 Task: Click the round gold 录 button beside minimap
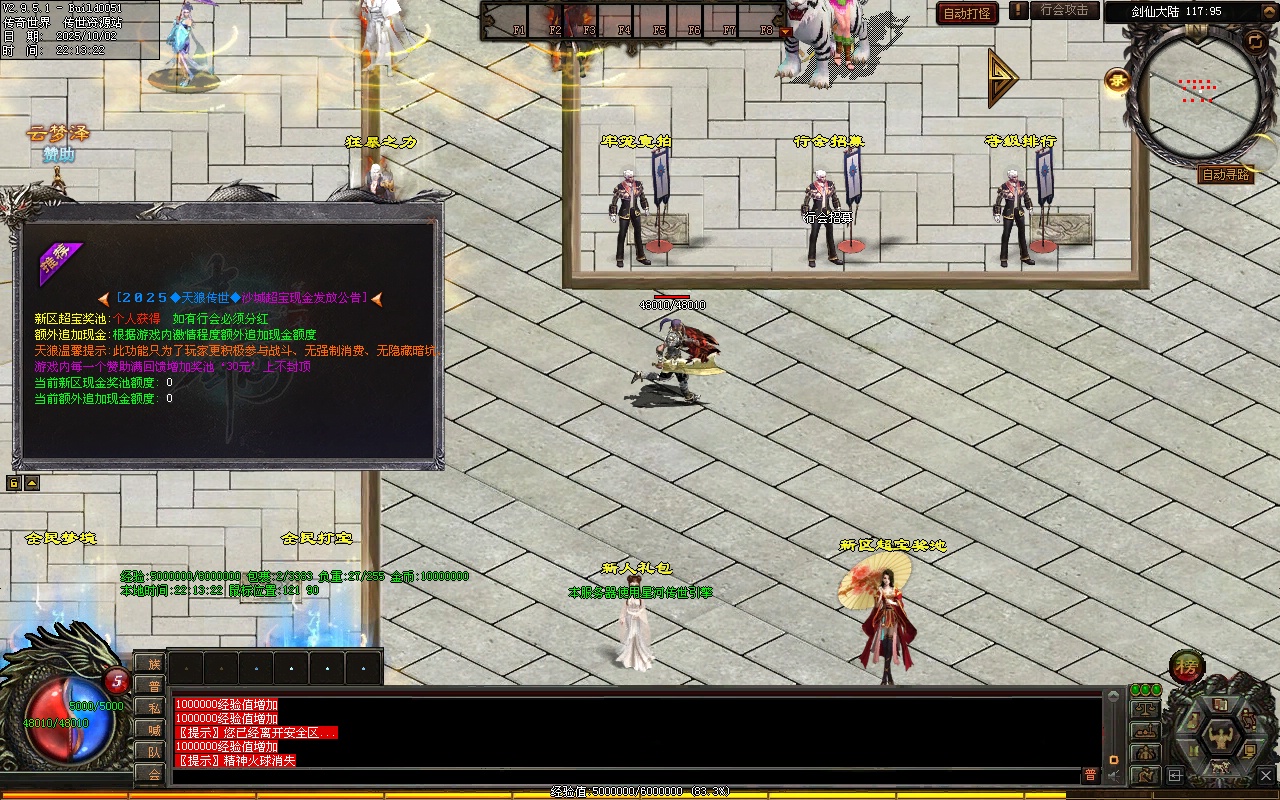[1117, 81]
